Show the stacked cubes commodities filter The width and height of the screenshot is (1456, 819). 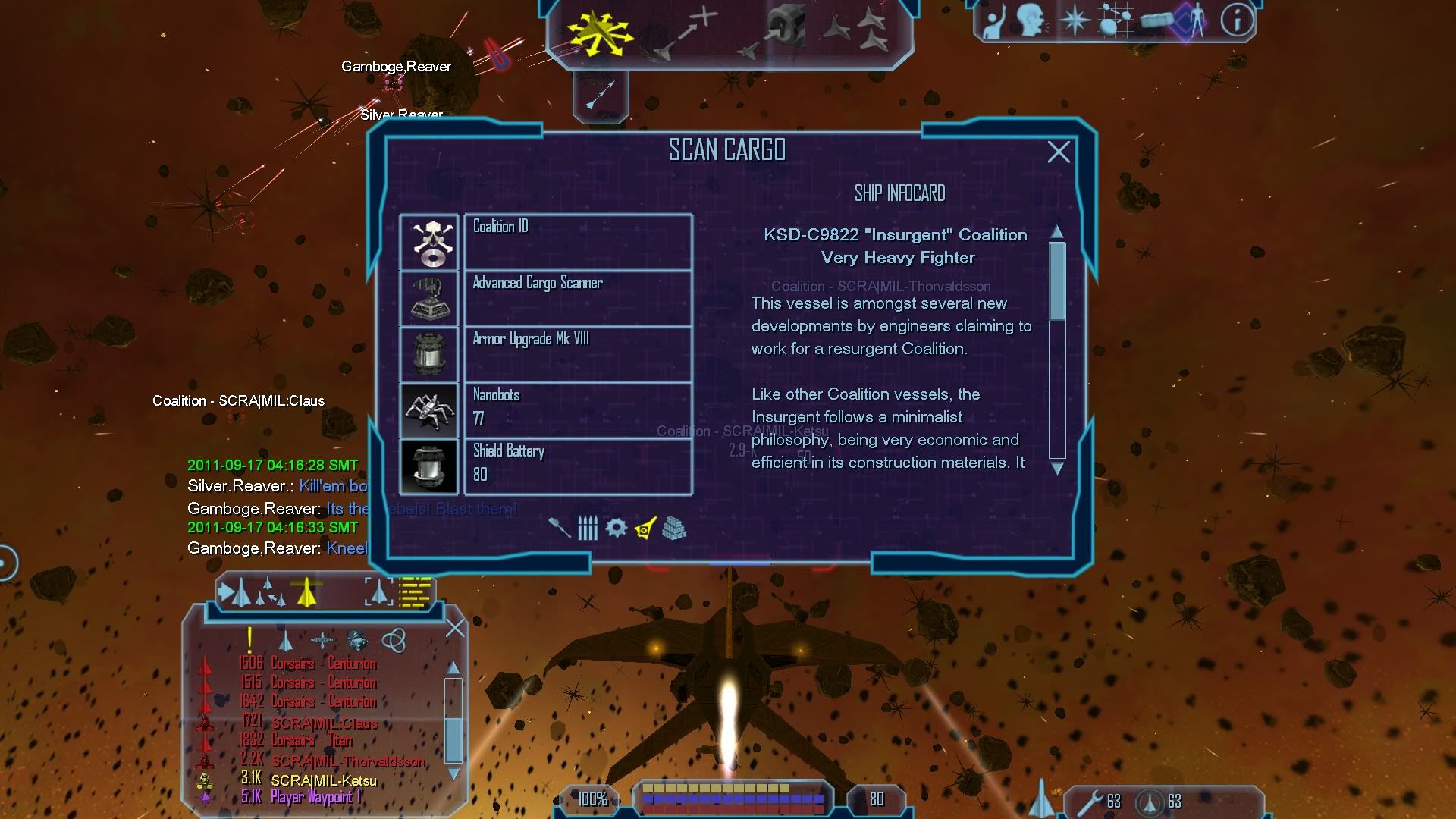click(674, 529)
